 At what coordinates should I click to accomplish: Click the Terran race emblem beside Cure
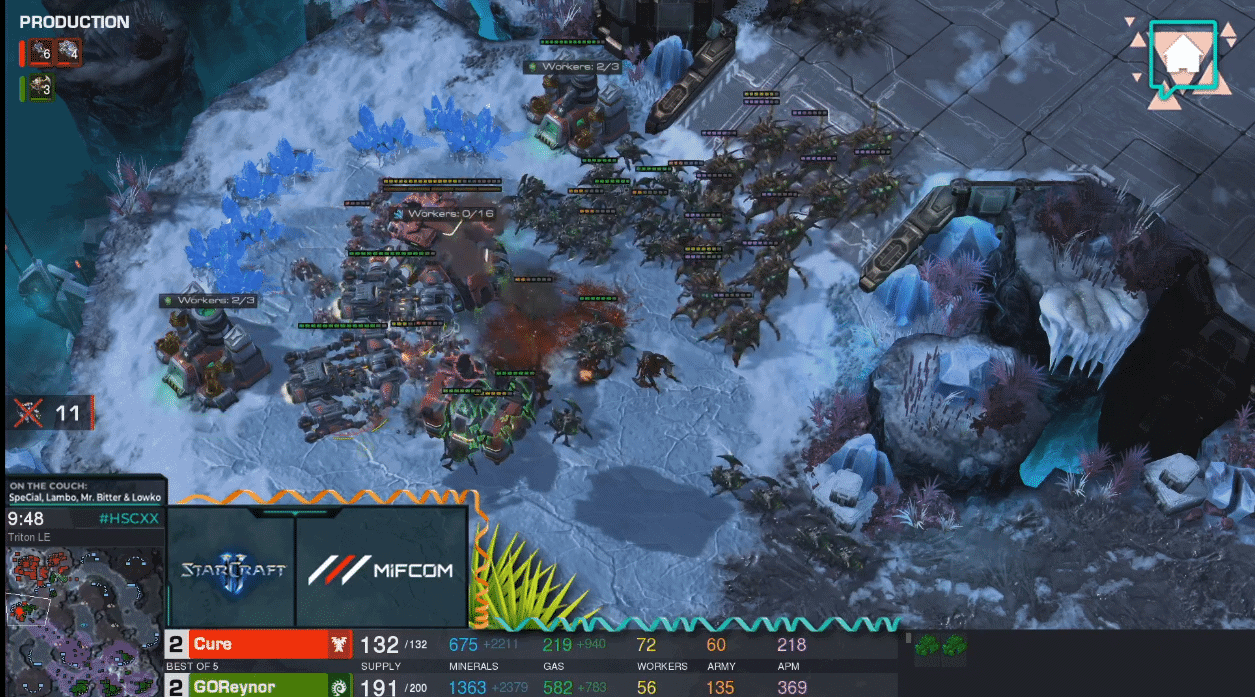(x=340, y=645)
